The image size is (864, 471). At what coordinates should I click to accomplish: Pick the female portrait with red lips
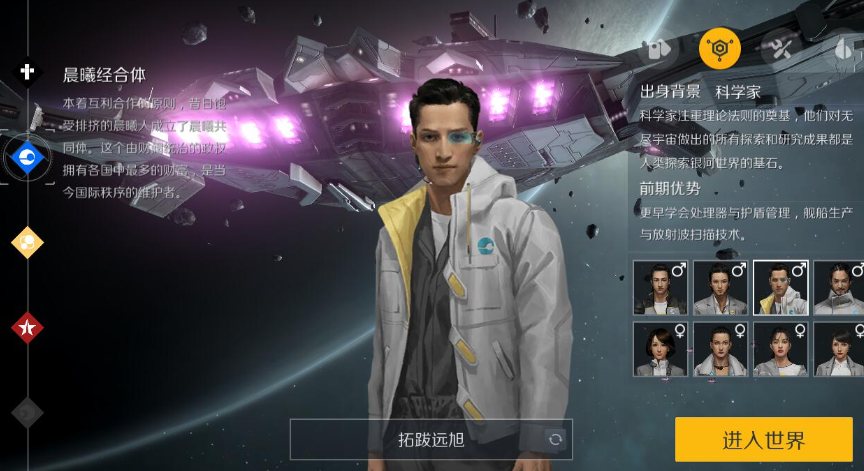coord(780,349)
